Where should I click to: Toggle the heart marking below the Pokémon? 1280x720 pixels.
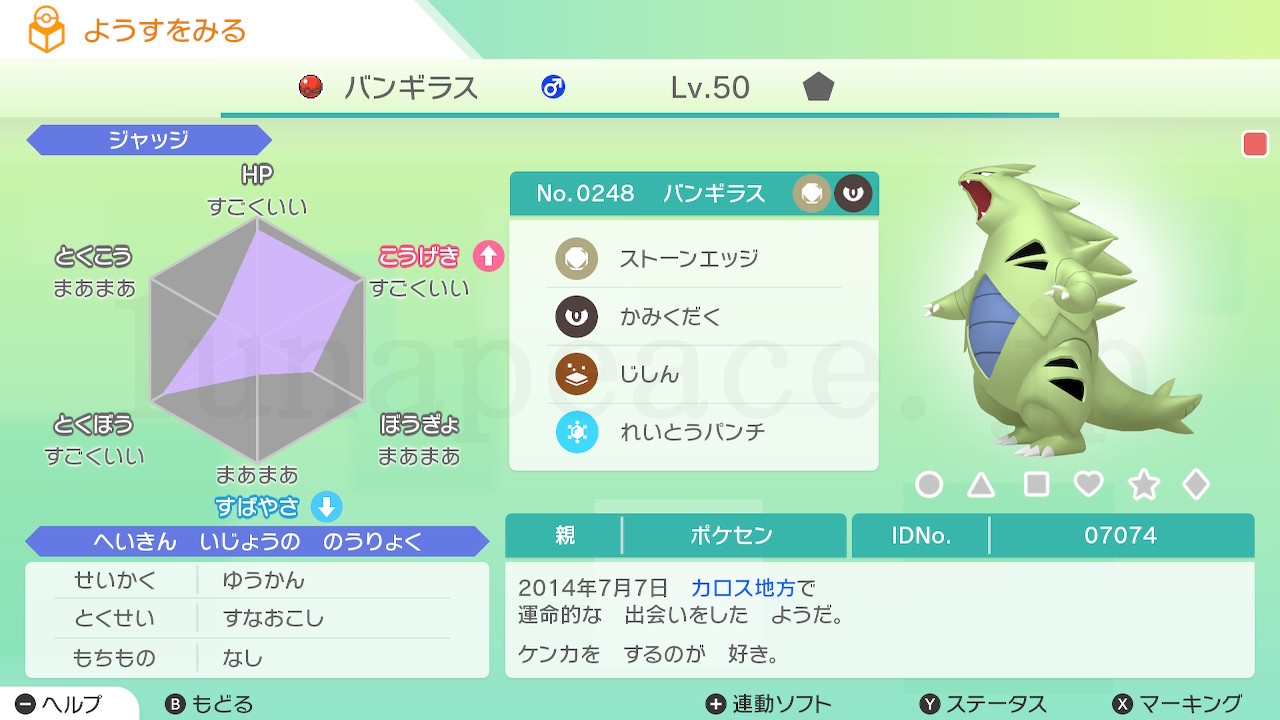point(1089,484)
